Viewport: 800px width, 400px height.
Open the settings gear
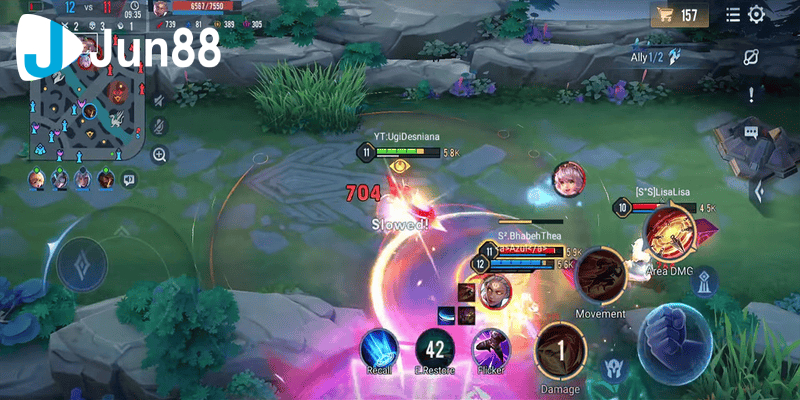click(x=757, y=15)
